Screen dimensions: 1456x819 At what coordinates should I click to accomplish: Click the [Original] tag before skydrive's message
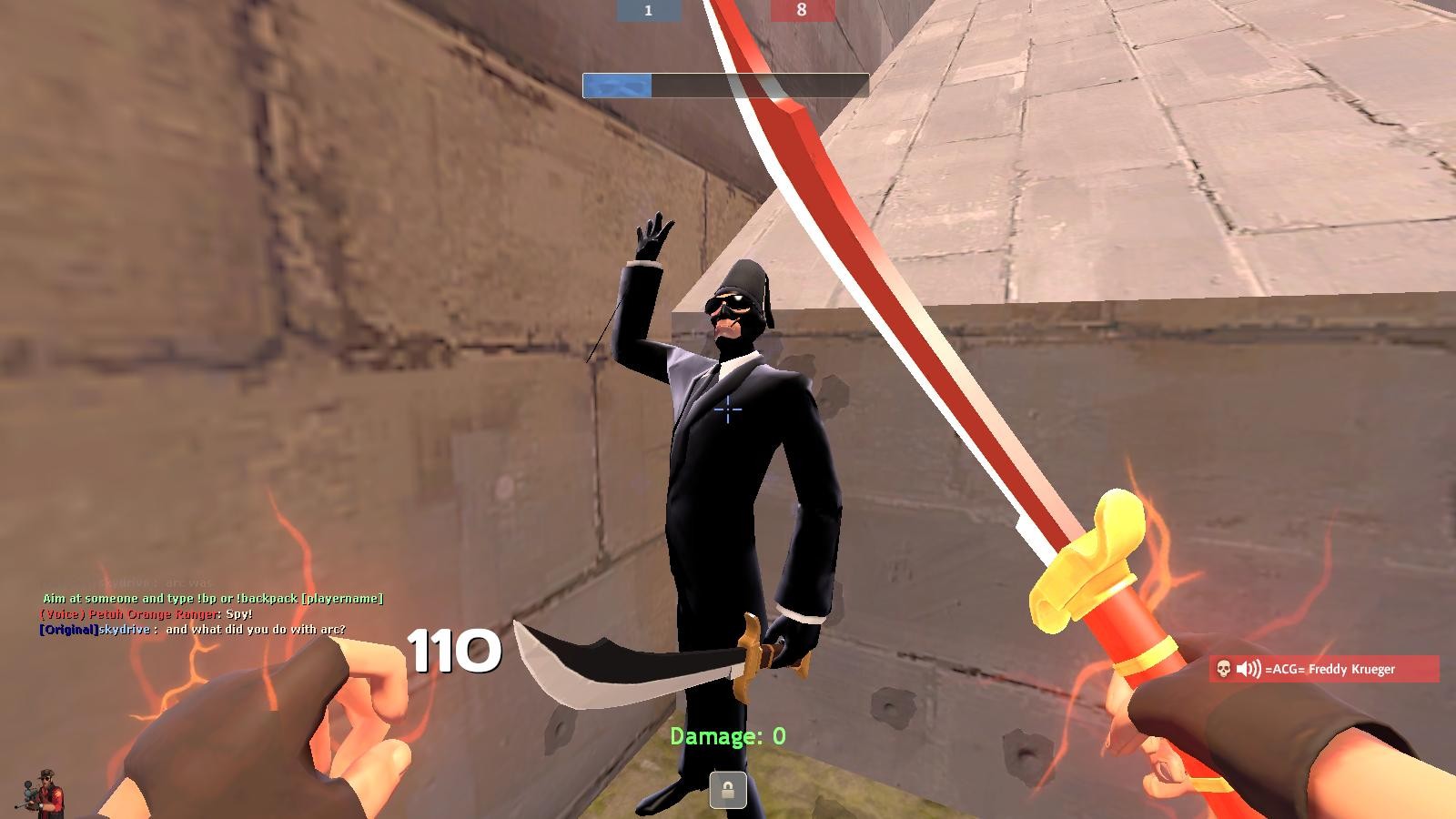pos(68,629)
